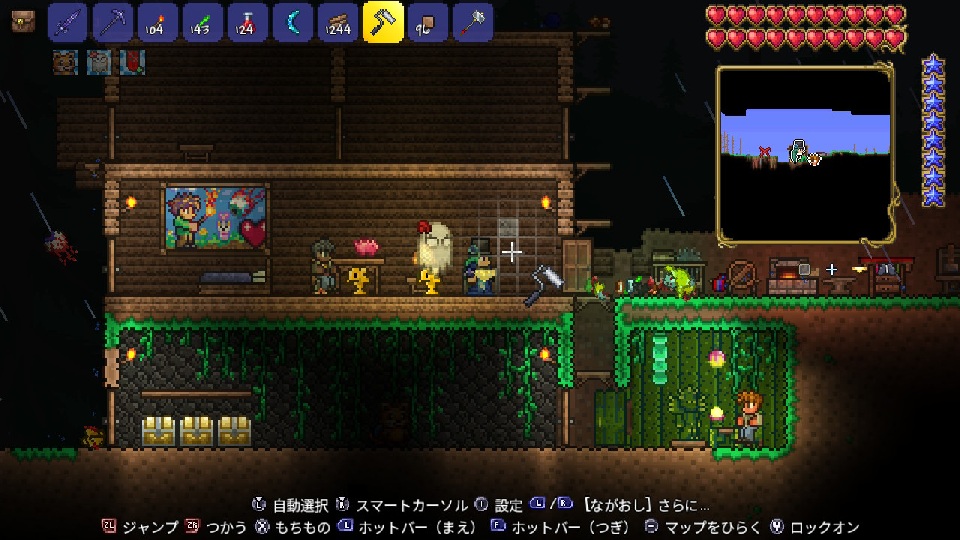Open the inventory chest icon
This screenshot has width=960, height=540.
(20, 22)
